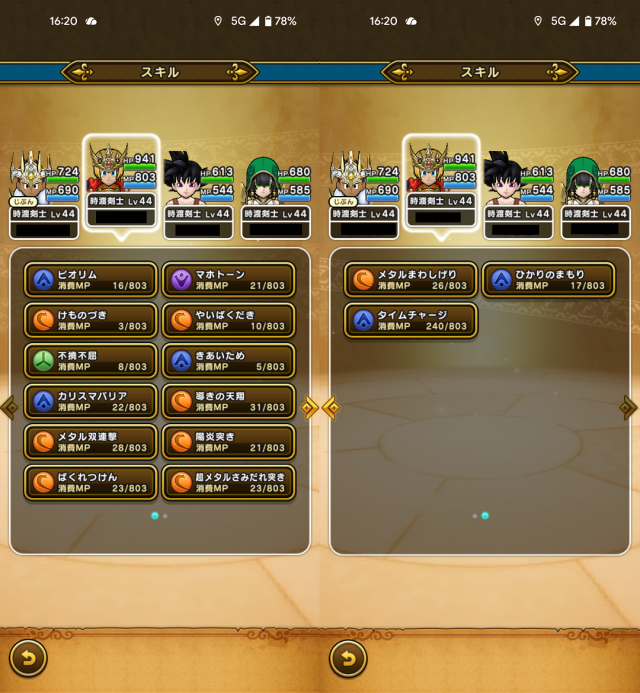Activate the タイムチャージ skill
The height and width of the screenshot is (693, 640).
pyautogui.click(x=412, y=320)
